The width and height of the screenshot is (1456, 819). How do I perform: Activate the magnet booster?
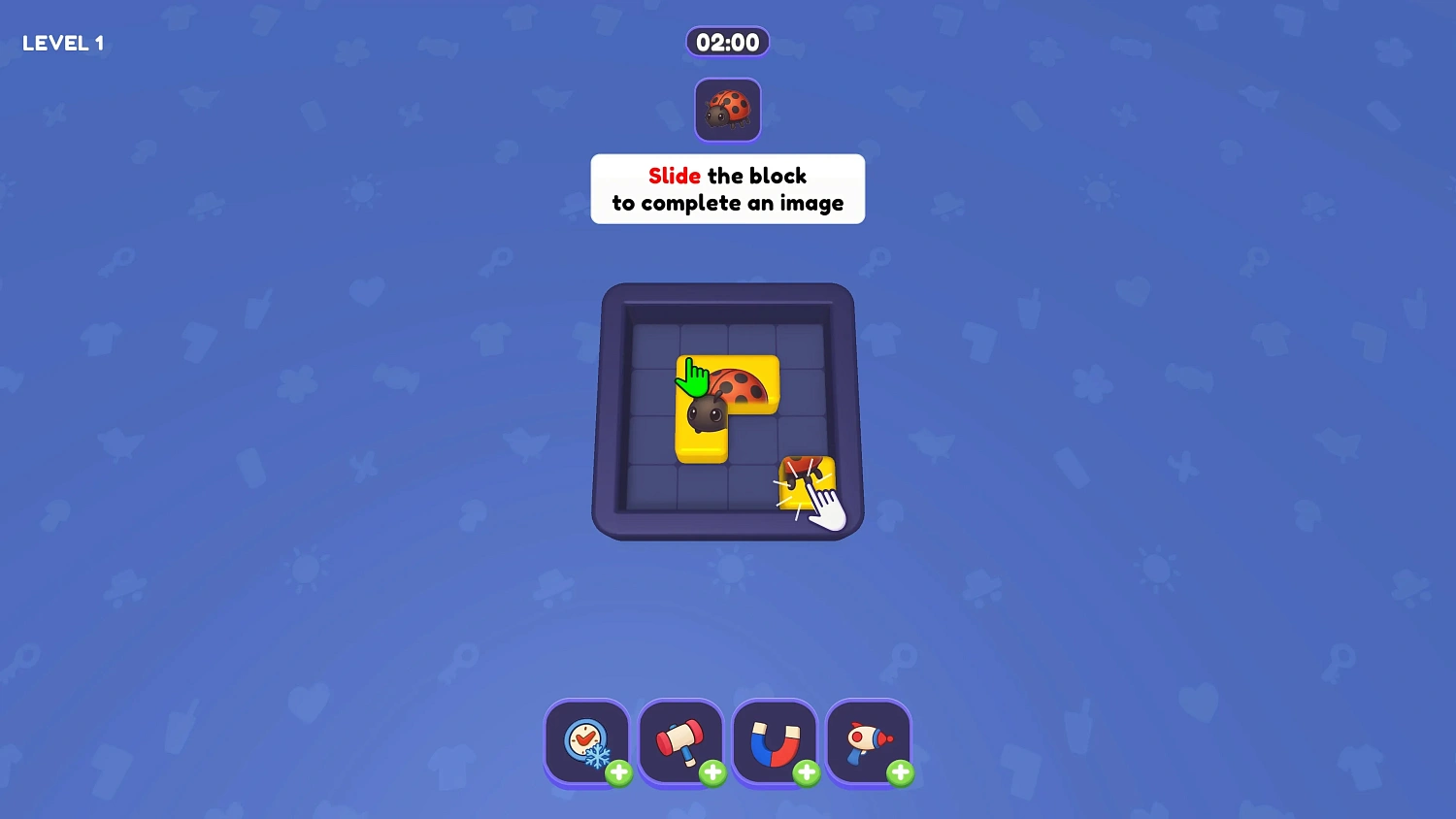[x=775, y=740]
